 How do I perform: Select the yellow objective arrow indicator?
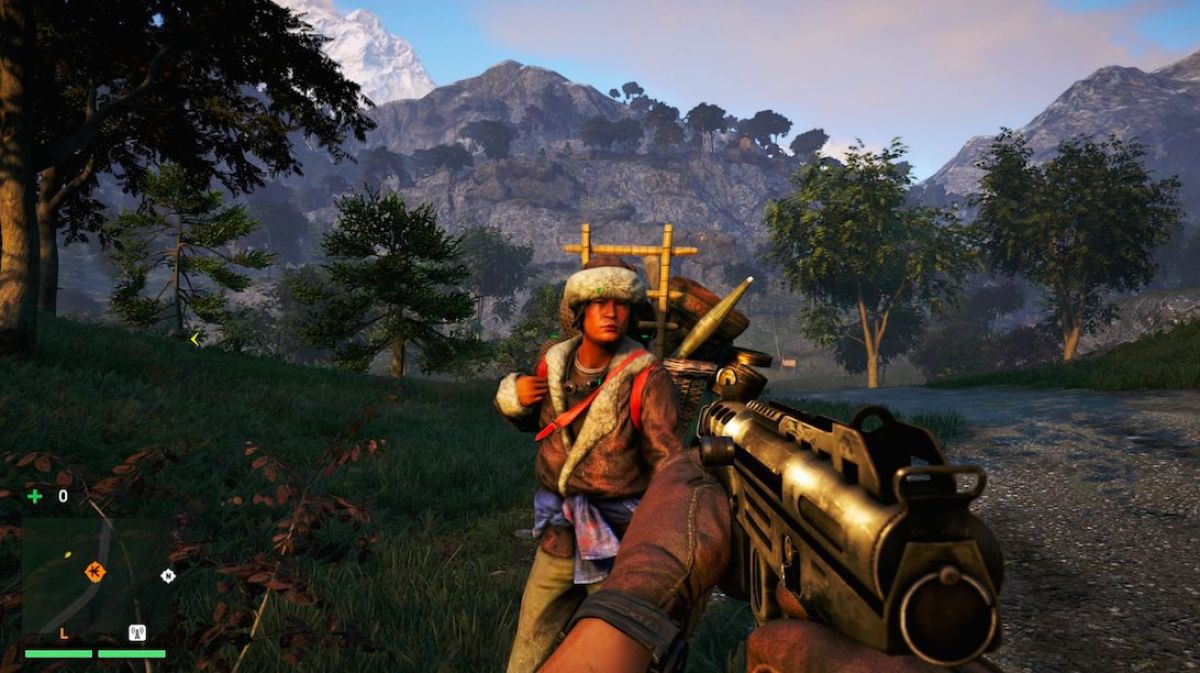click(195, 339)
